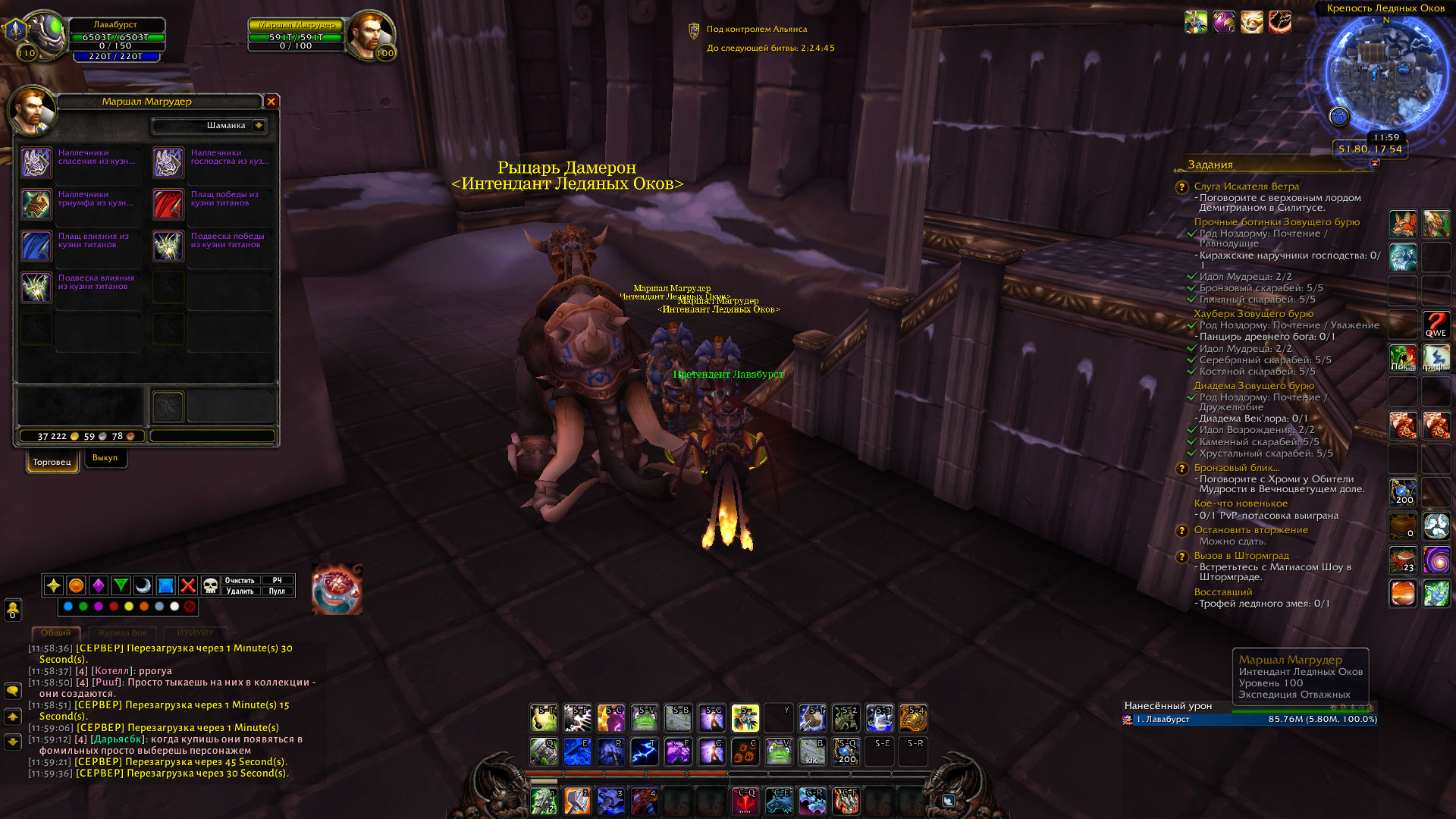Place the red X raid marker
The height and width of the screenshot is (819, 1456).
pyautogui.click(x=188, y=585)
